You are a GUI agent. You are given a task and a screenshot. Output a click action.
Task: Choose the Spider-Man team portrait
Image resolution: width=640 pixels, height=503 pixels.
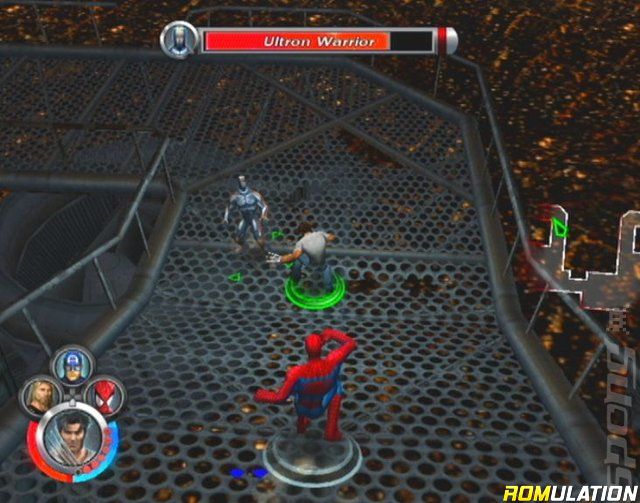(x=104, y=396)
